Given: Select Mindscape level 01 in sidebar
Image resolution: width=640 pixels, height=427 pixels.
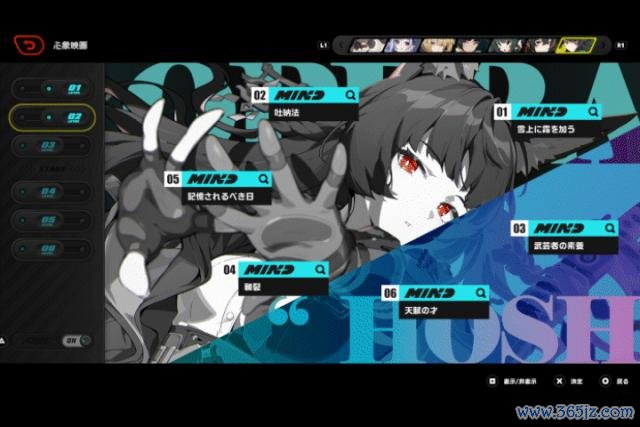Looking at the screenshot, I should point(54,89).
